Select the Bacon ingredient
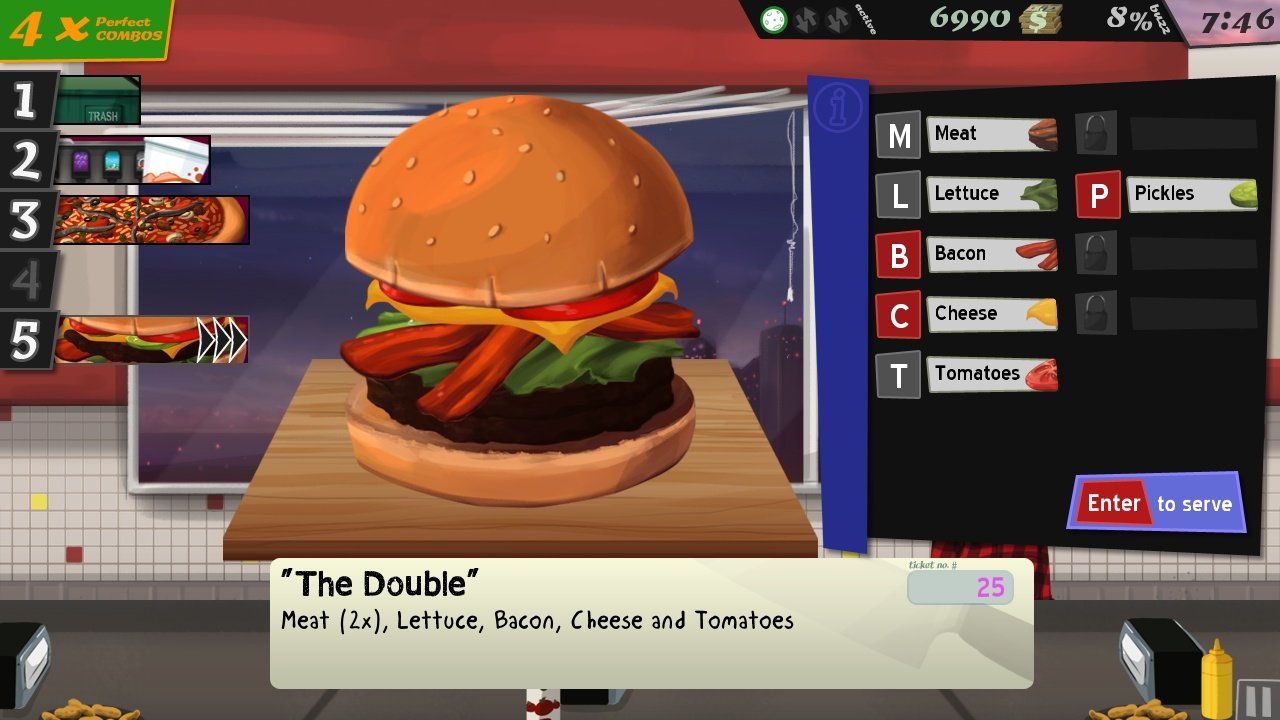The height and width of the screenshot is (720, 1280). pos(991,253)
